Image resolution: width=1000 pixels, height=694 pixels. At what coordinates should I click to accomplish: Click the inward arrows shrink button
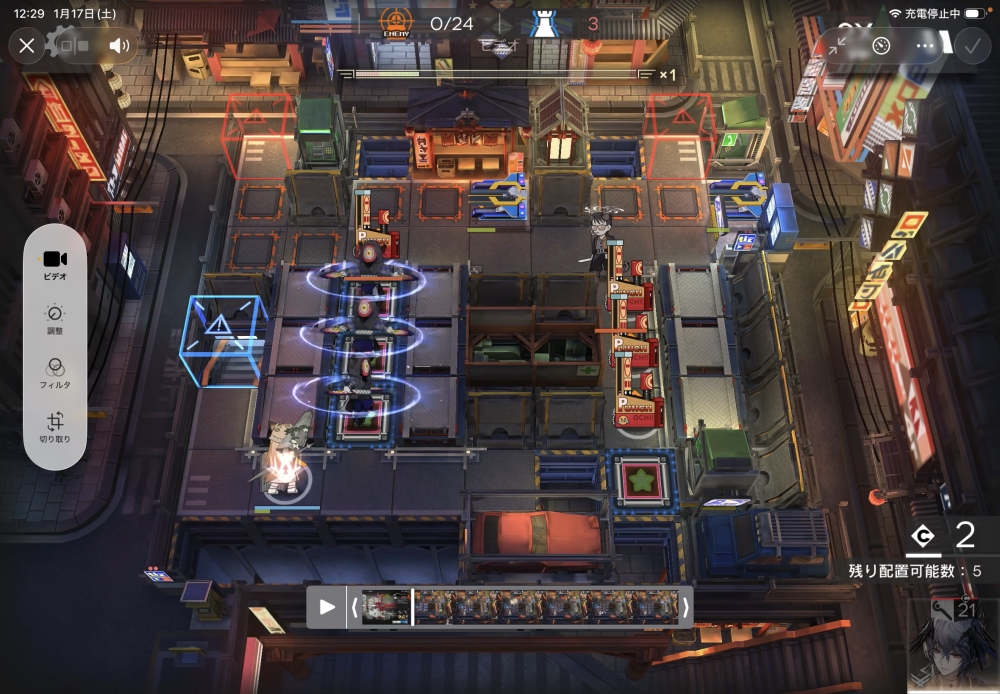tap(838, 45)
